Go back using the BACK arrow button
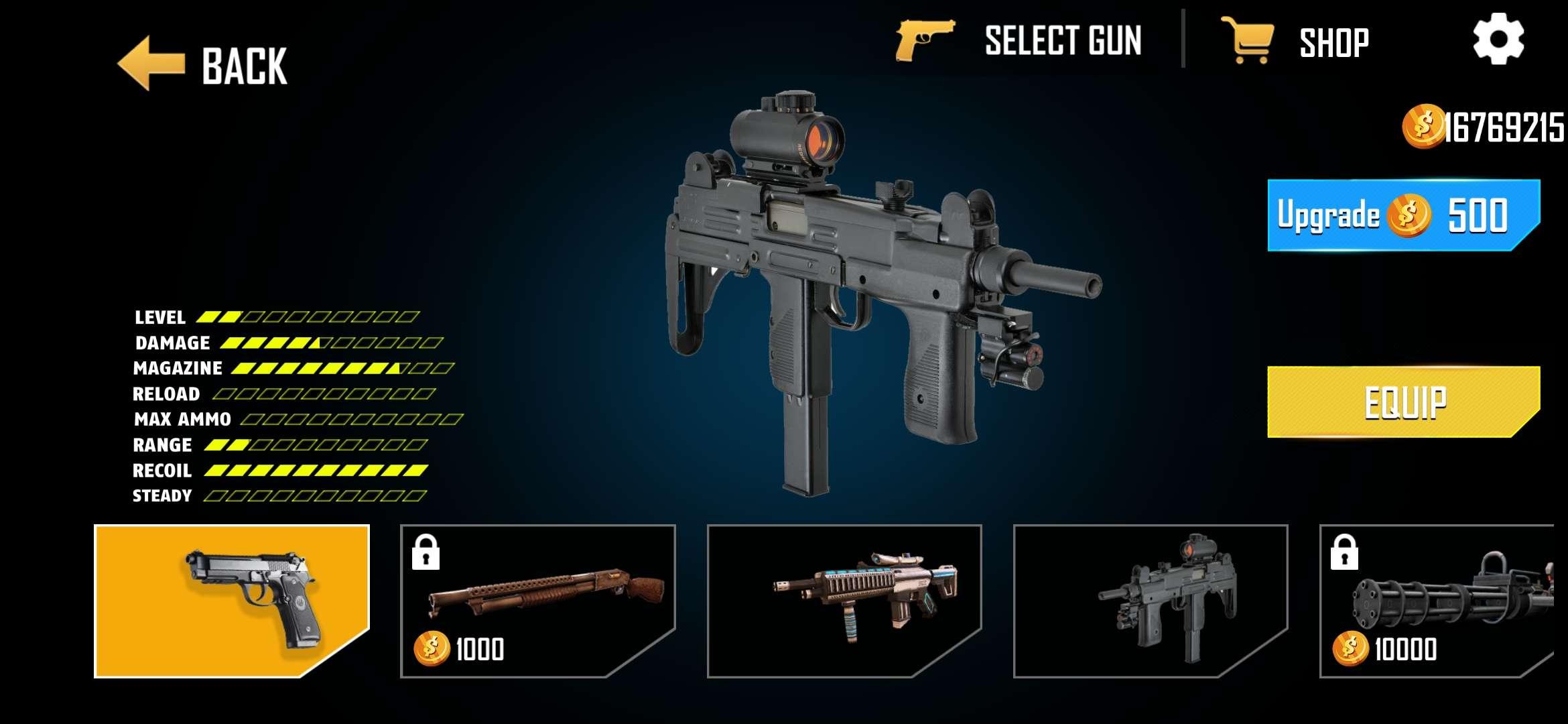The height and width of the screenshot is (724, 1568). (202, 65)
